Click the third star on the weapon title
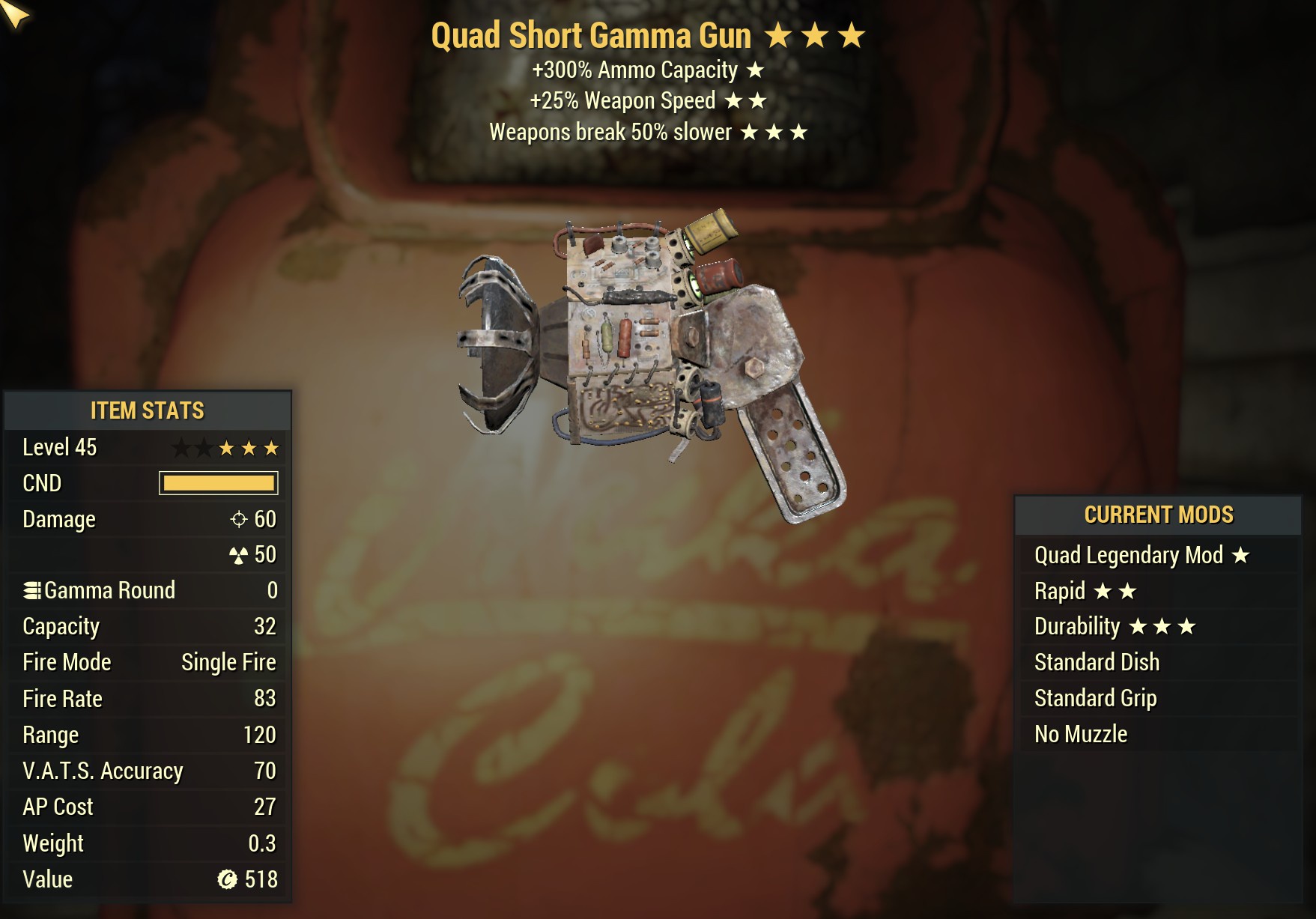The height and width of the screenshot is (919, 1316). pyautogui.click(x=851, y=34)
